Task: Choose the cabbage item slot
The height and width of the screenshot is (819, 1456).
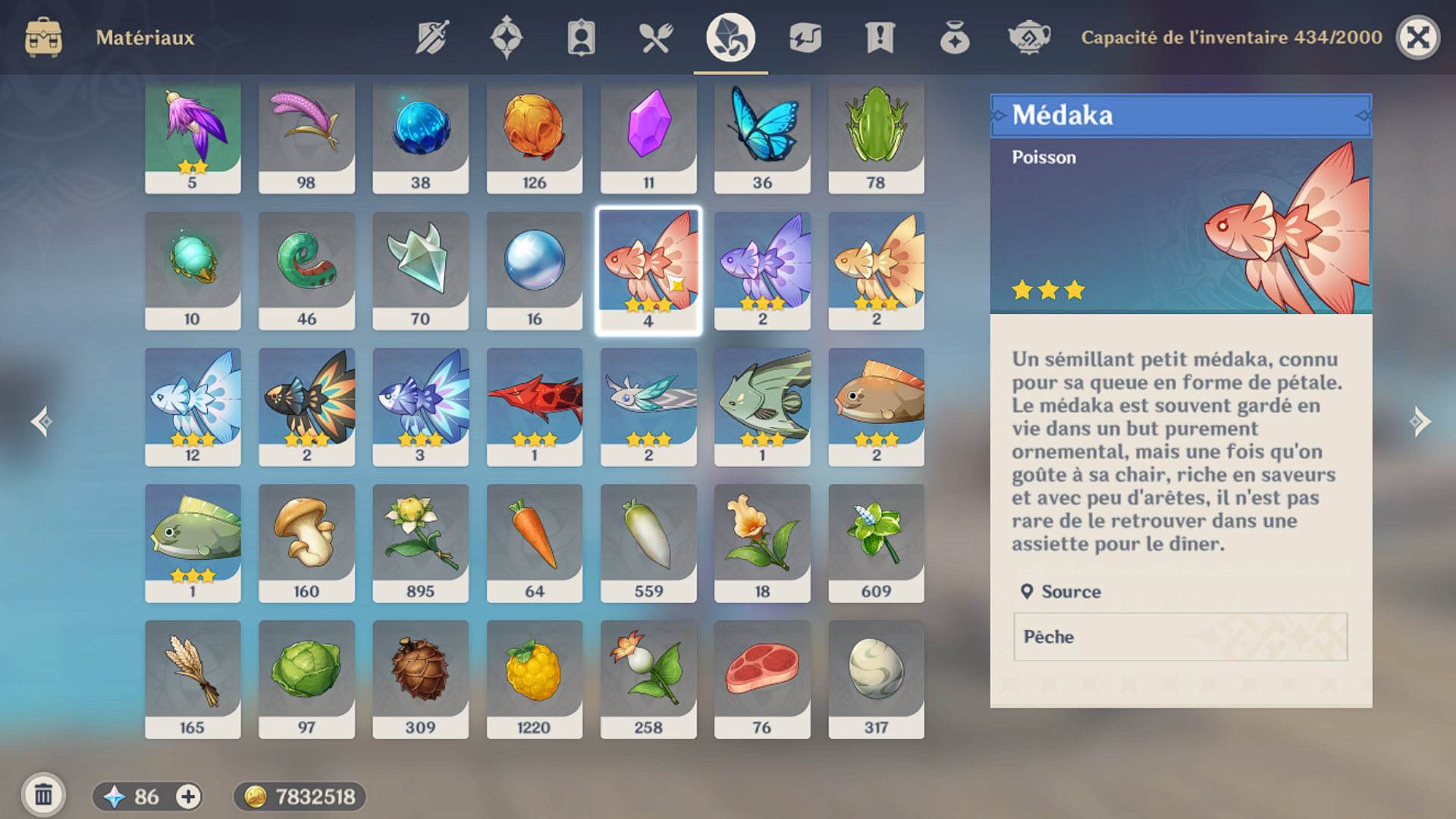Action: click(306, 679)
